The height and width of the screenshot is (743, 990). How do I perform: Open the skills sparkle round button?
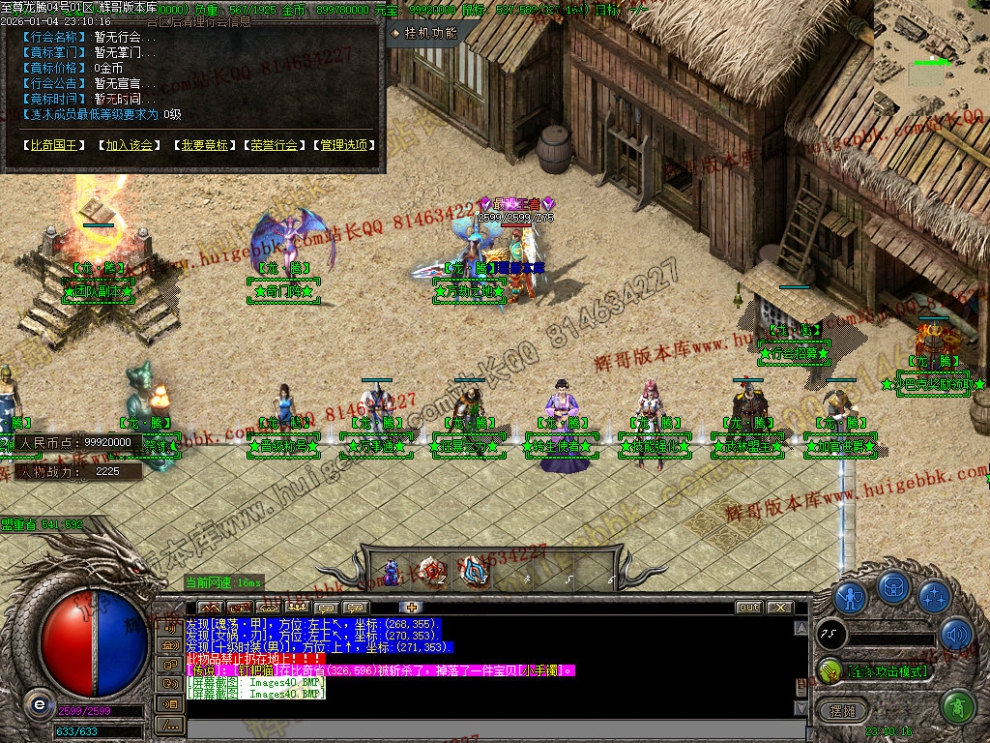pyautogui.click(x=934, y=597)
